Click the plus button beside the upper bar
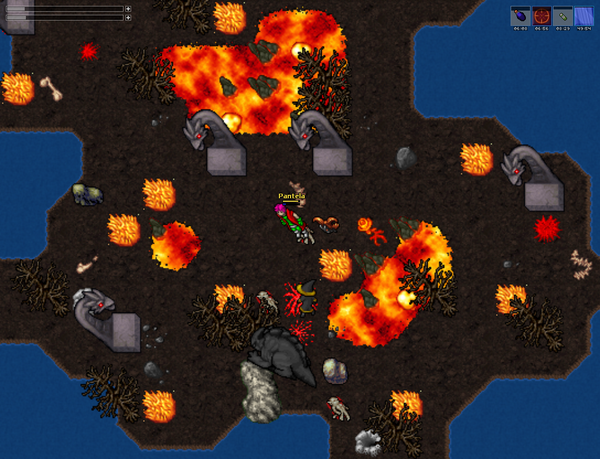The height and width of the screenshot is (459, 600). pos(129,9)
